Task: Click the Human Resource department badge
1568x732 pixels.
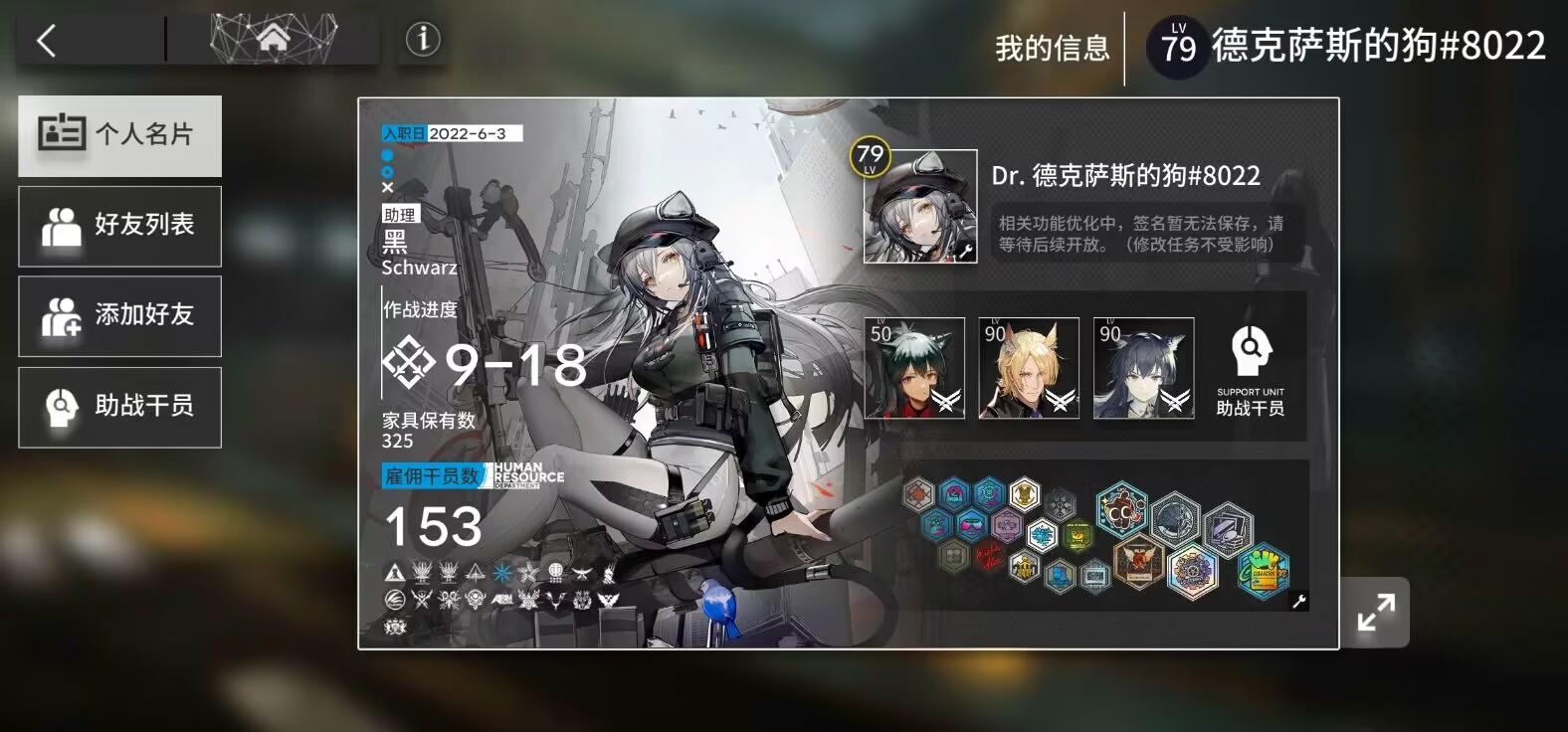Action: click(525, 476)
